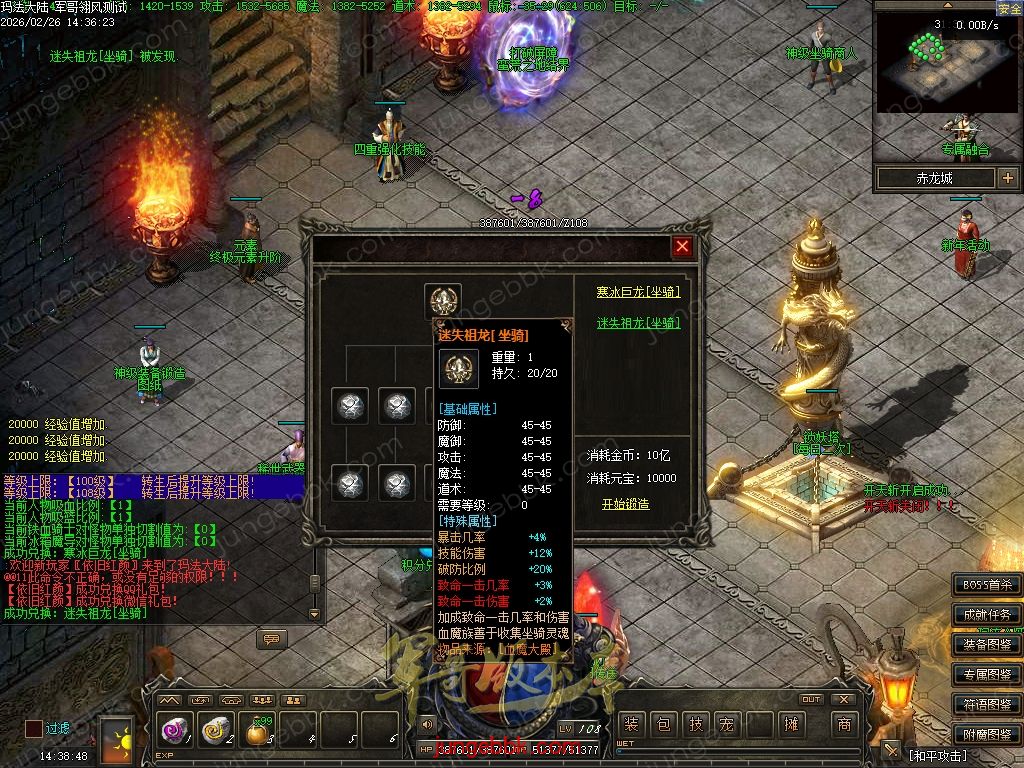The image size is (1024, 768).
Task: Open the BOSS首杀 panel
Action: pyautogui.click(x=986, y=585)
